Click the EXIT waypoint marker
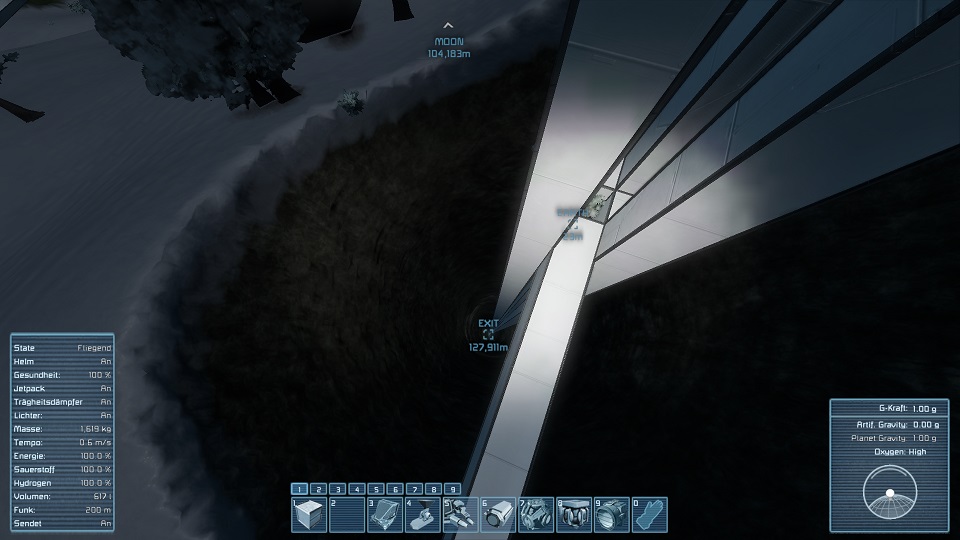 488,335
